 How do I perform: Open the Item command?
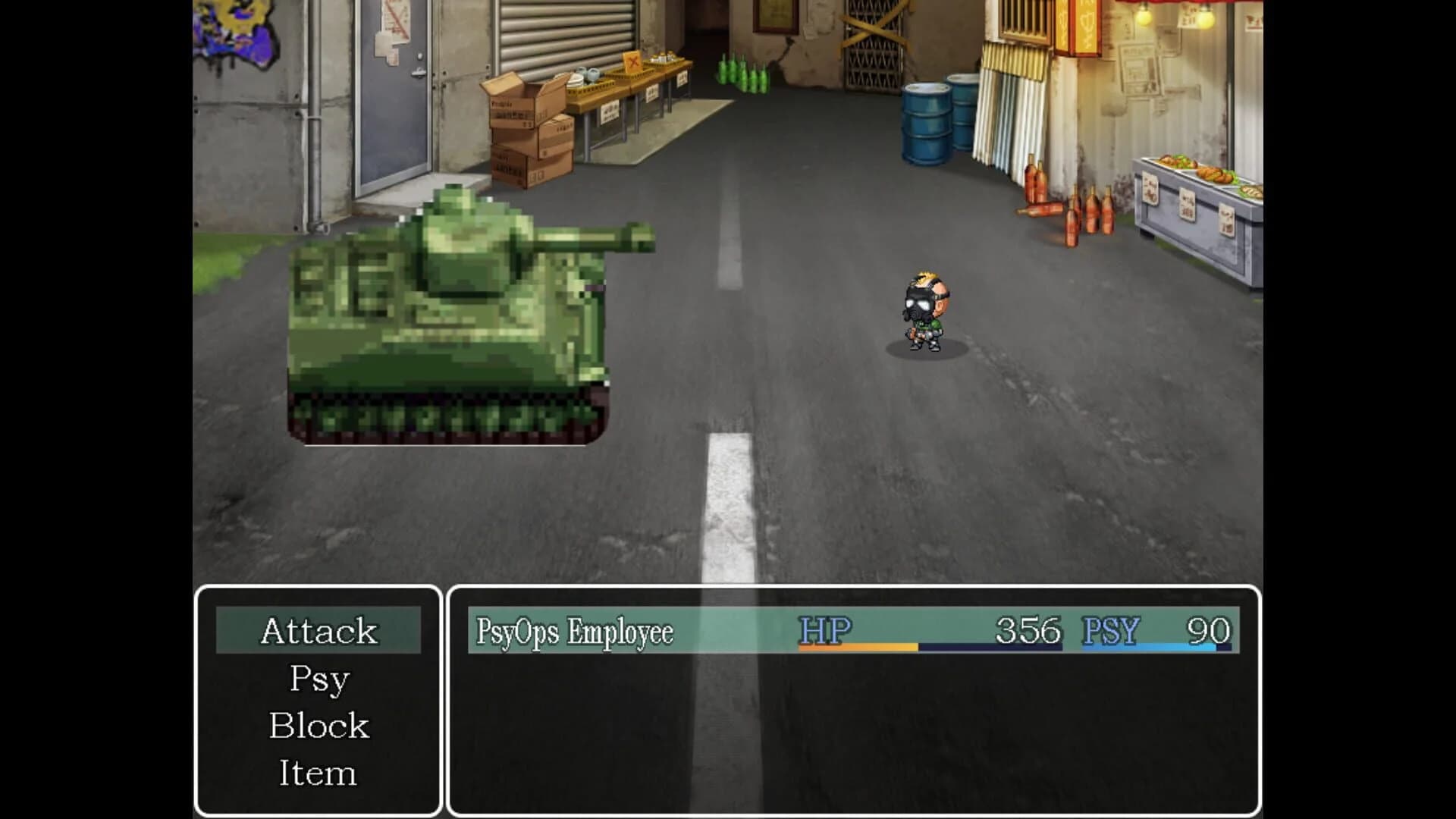click(318, 772)
